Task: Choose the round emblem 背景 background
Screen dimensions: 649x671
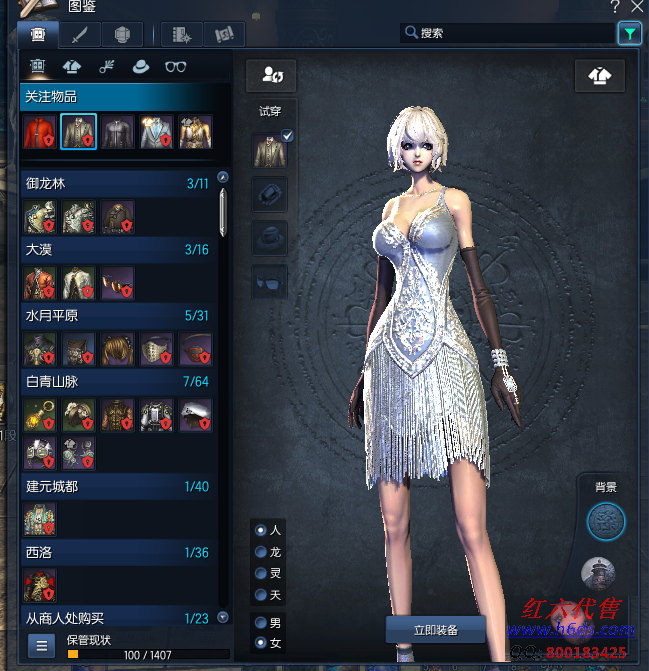Action: click(x=605, y=521)
